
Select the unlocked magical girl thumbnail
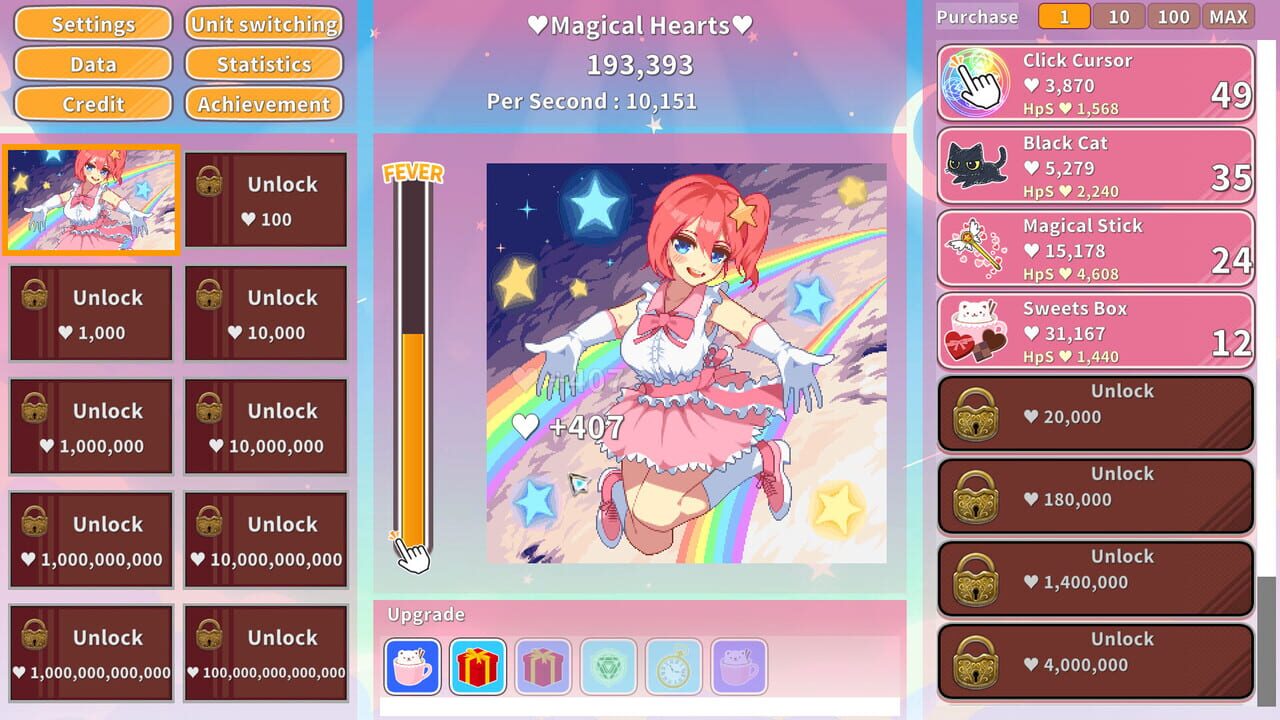tap(90, 199)
